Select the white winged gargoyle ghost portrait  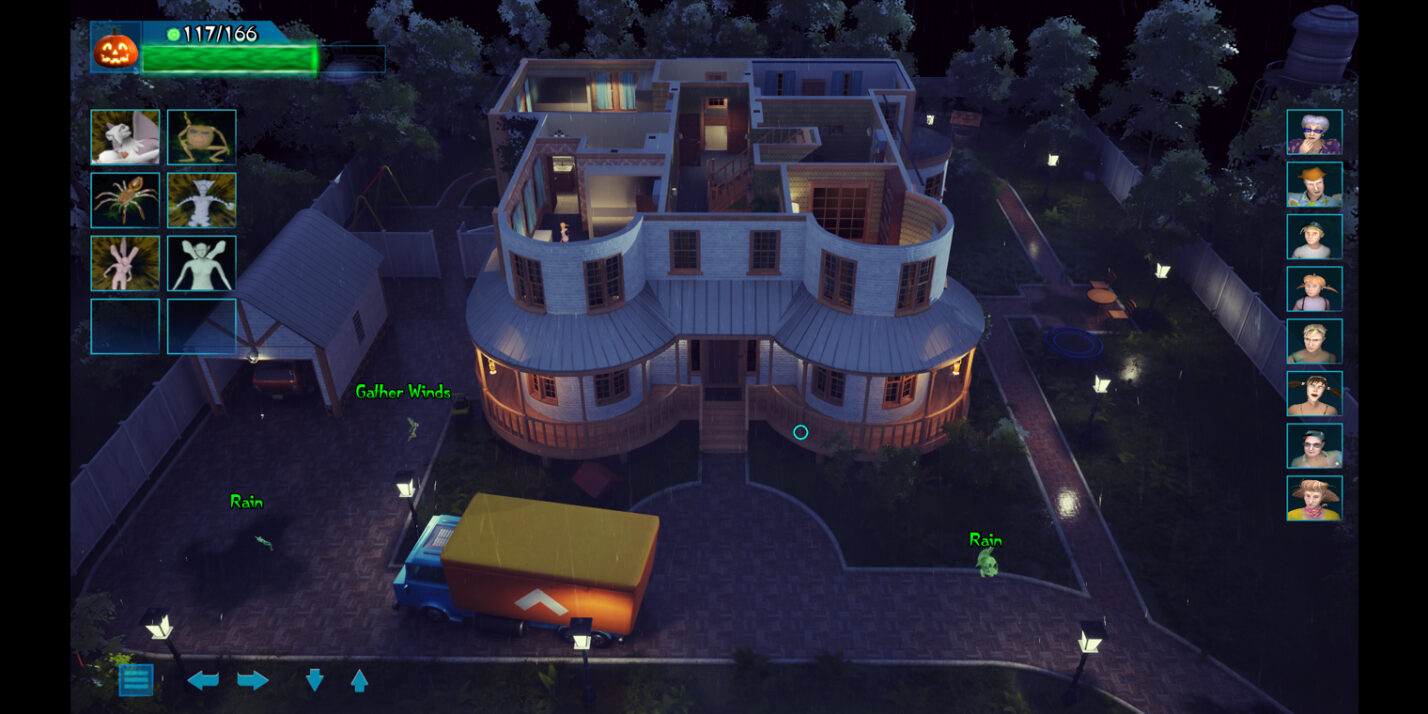125,137
